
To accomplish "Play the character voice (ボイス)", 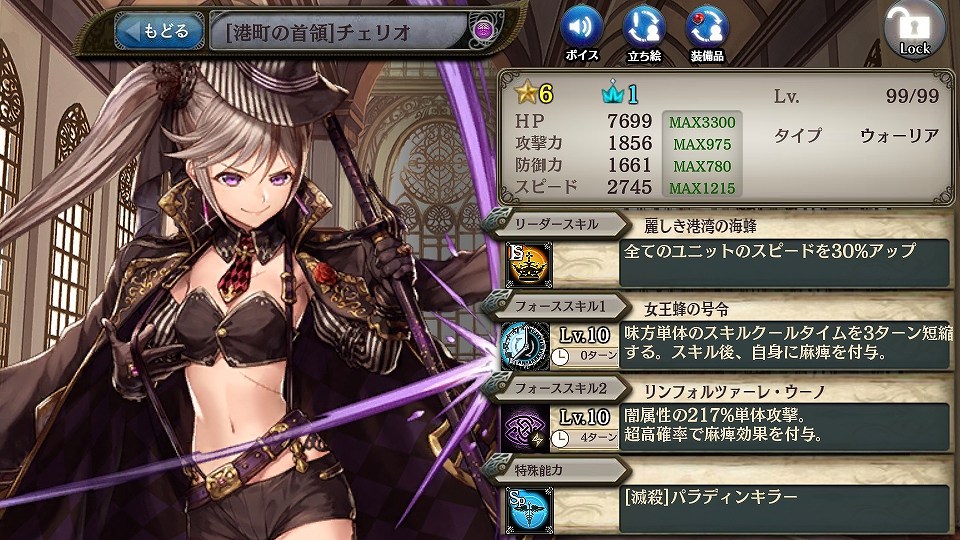I will (581, 29).
